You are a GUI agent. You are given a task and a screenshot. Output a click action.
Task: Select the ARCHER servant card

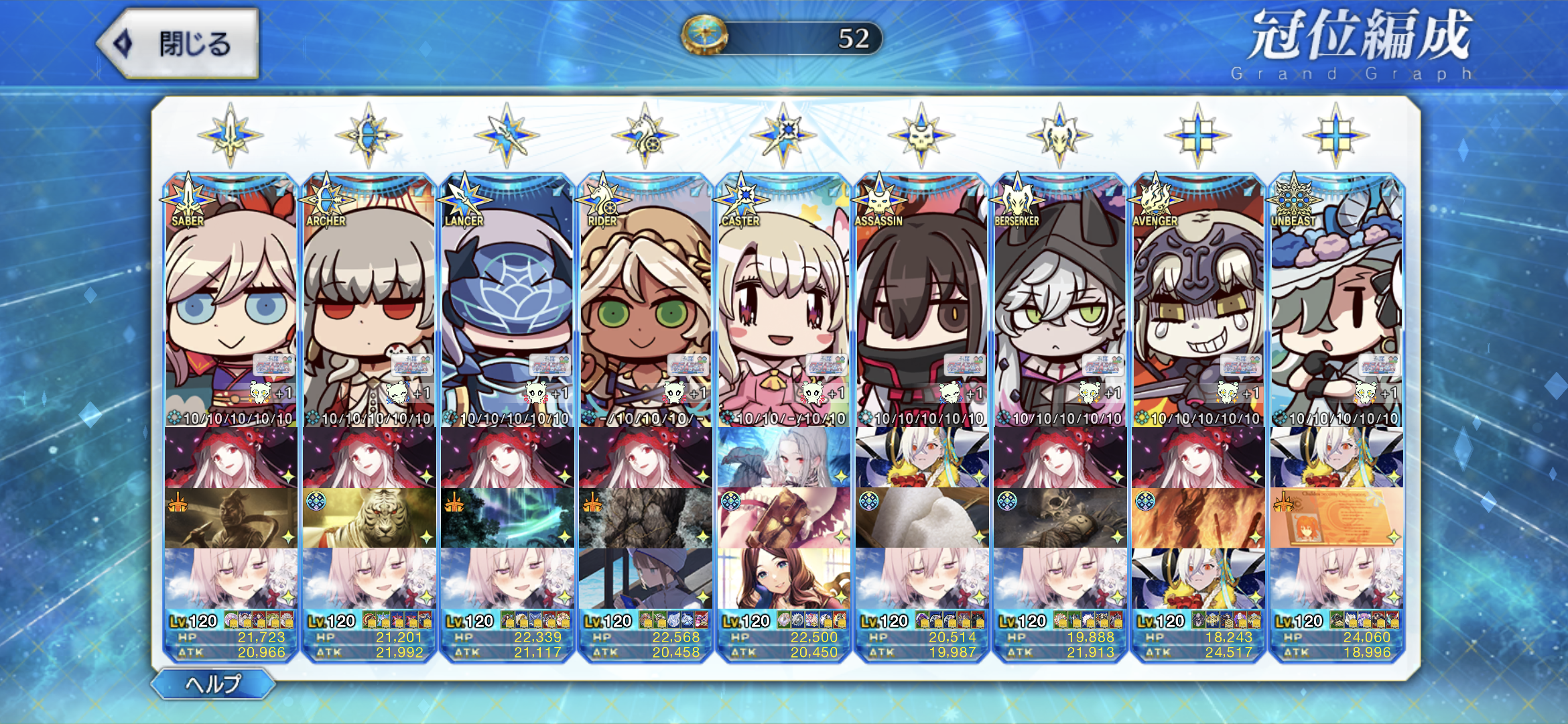click(369, 302)
